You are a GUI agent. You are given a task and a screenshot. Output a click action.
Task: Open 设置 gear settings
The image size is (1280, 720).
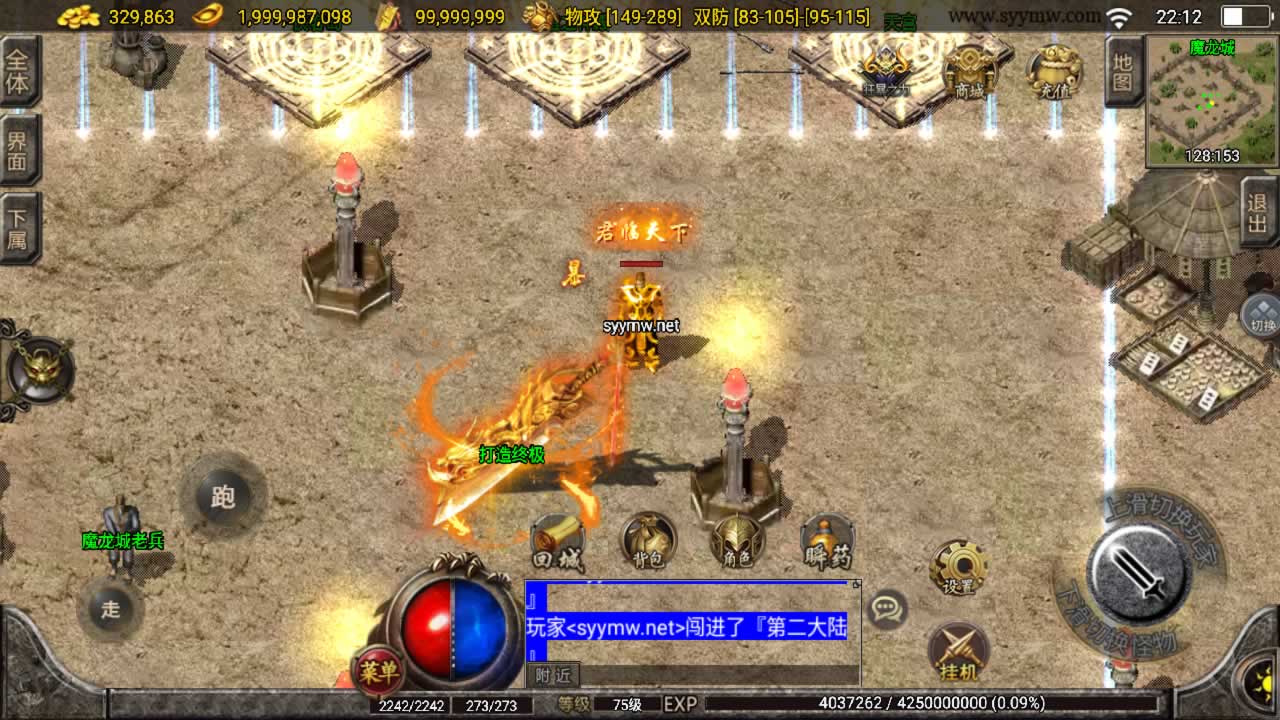959,569
